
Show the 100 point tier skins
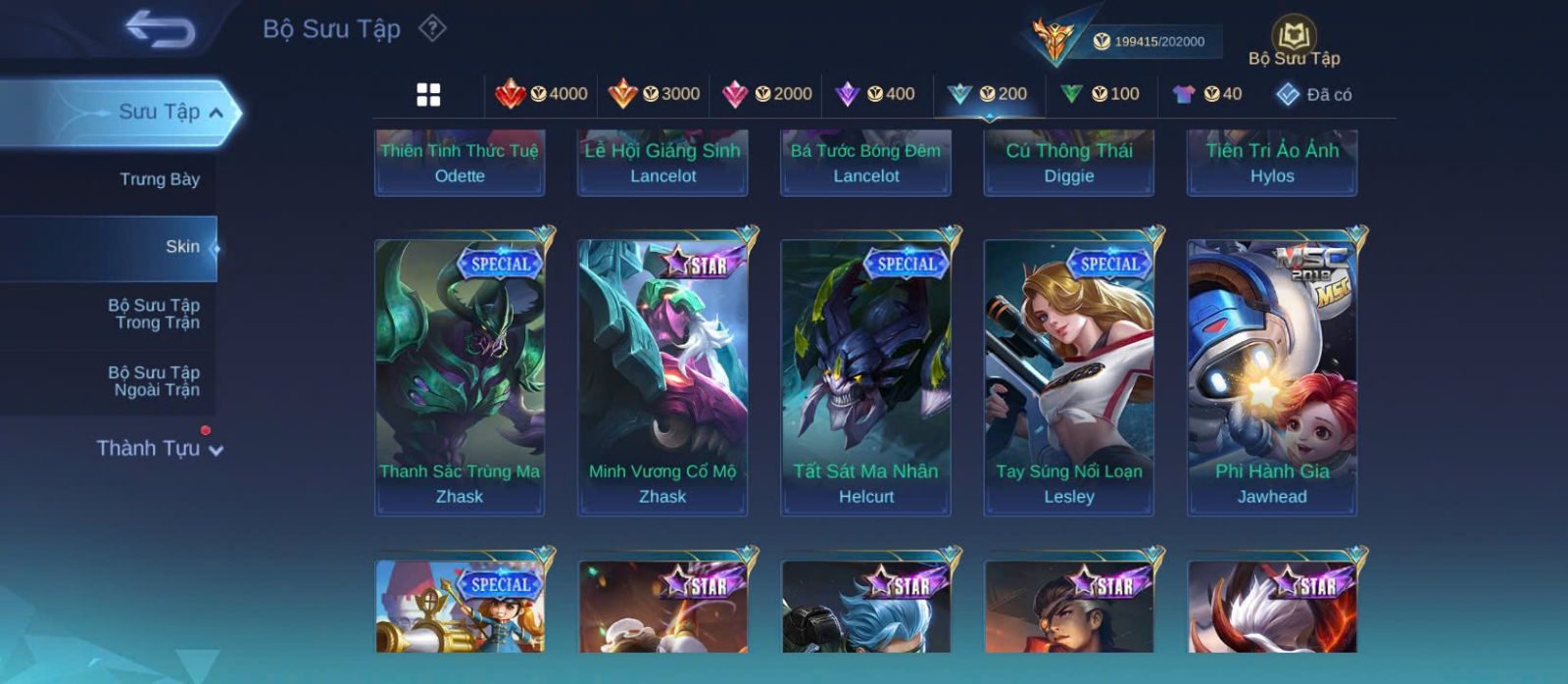1101,94
